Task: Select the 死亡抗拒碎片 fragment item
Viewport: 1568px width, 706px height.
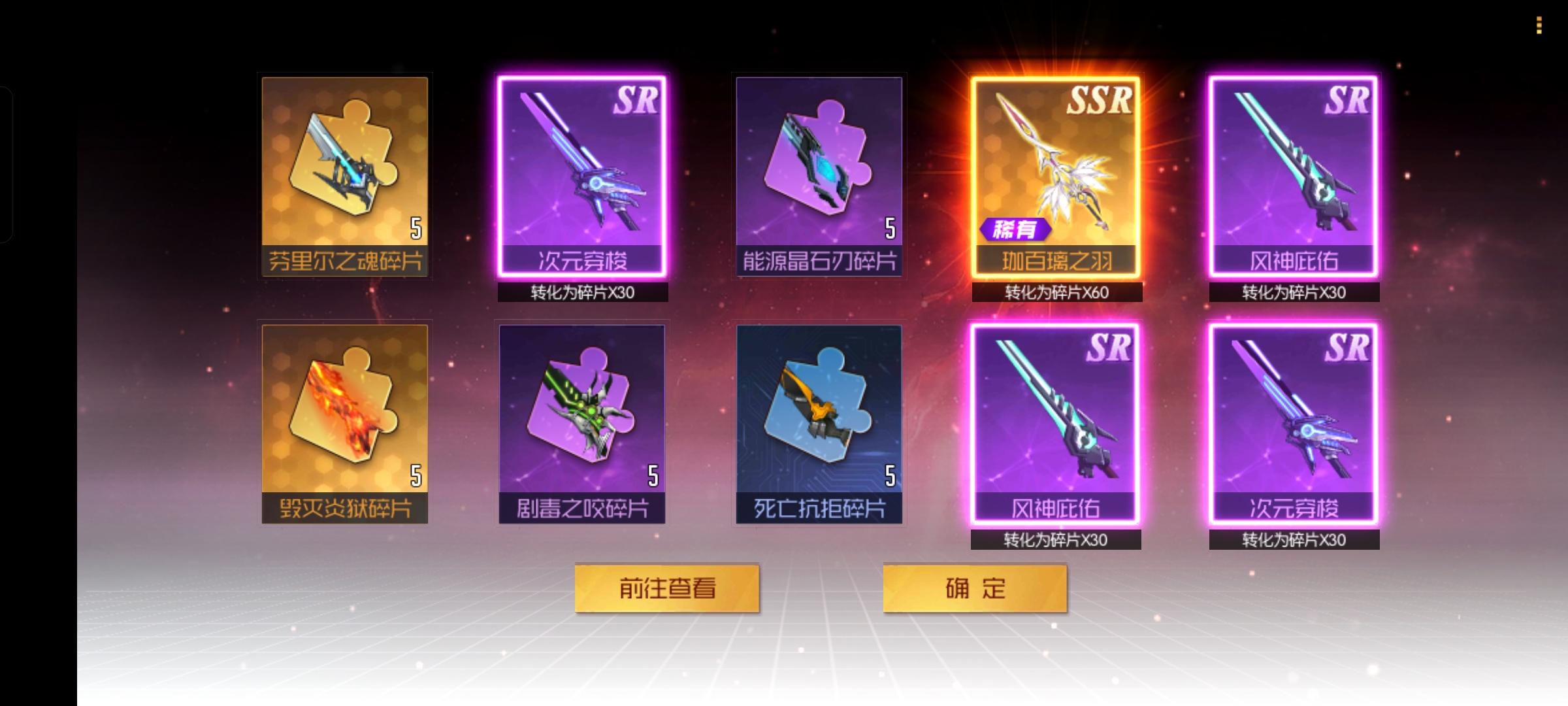Action: (820, 425)
